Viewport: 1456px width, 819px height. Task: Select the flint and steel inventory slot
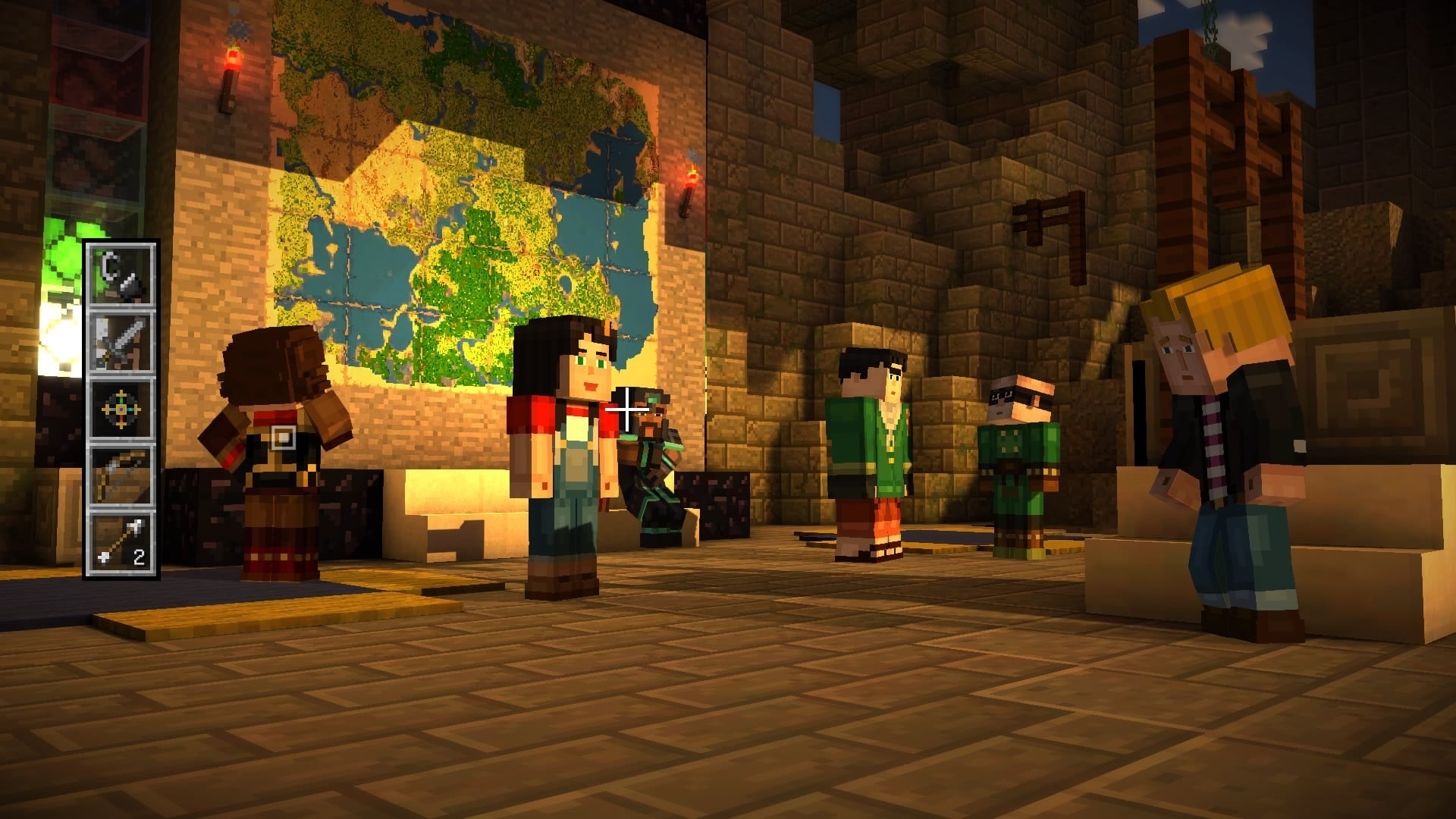(121, 275)
